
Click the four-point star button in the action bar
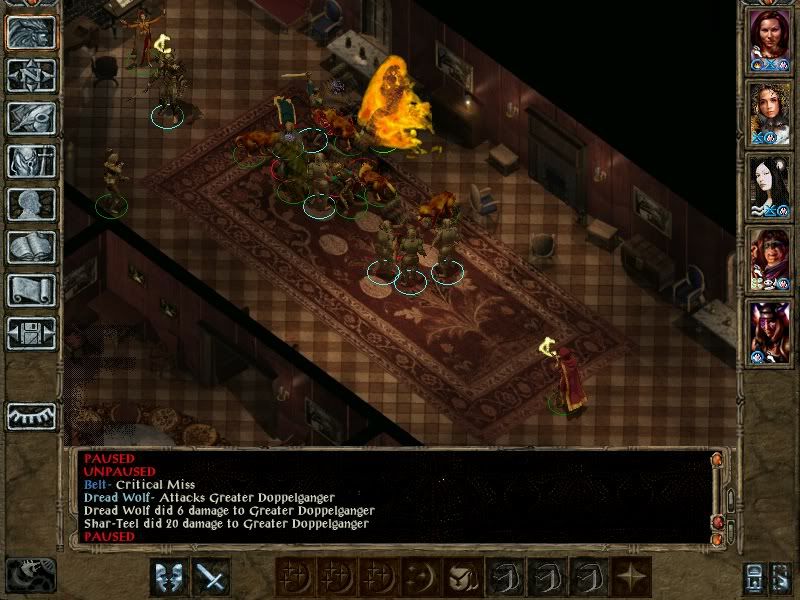point(630,577)
